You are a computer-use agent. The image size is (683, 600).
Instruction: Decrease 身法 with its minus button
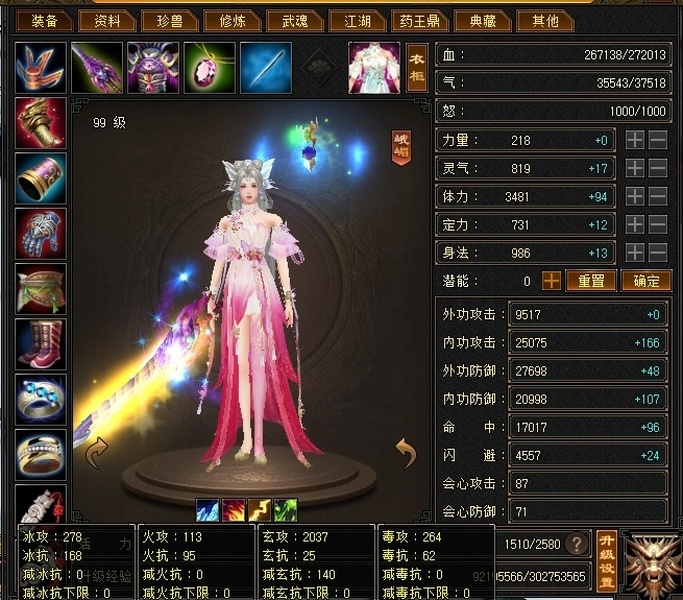pyautogui.click(x=657, y=253)
